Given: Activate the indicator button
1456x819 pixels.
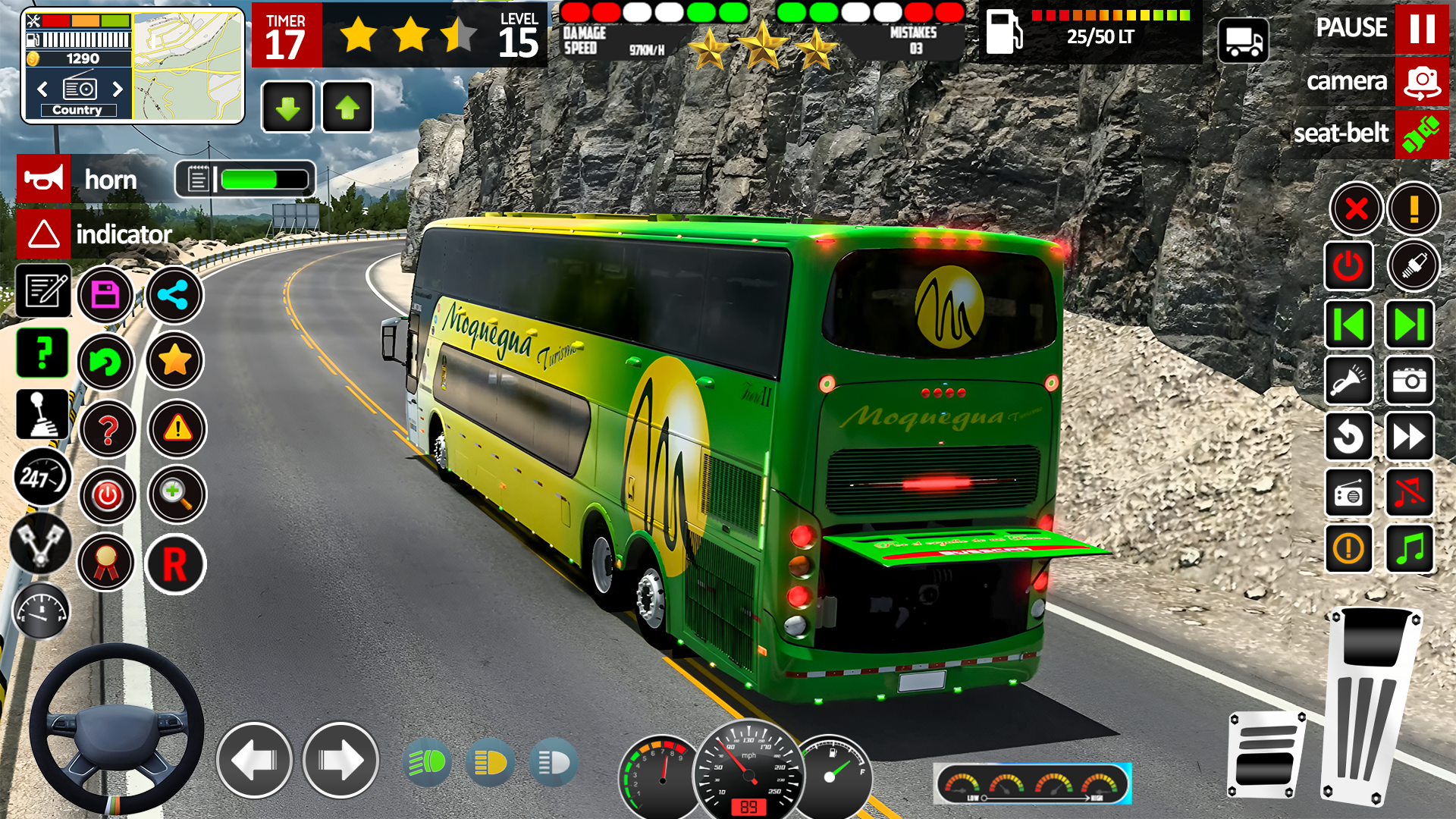Looking at the screenshot, I should 43,234.
